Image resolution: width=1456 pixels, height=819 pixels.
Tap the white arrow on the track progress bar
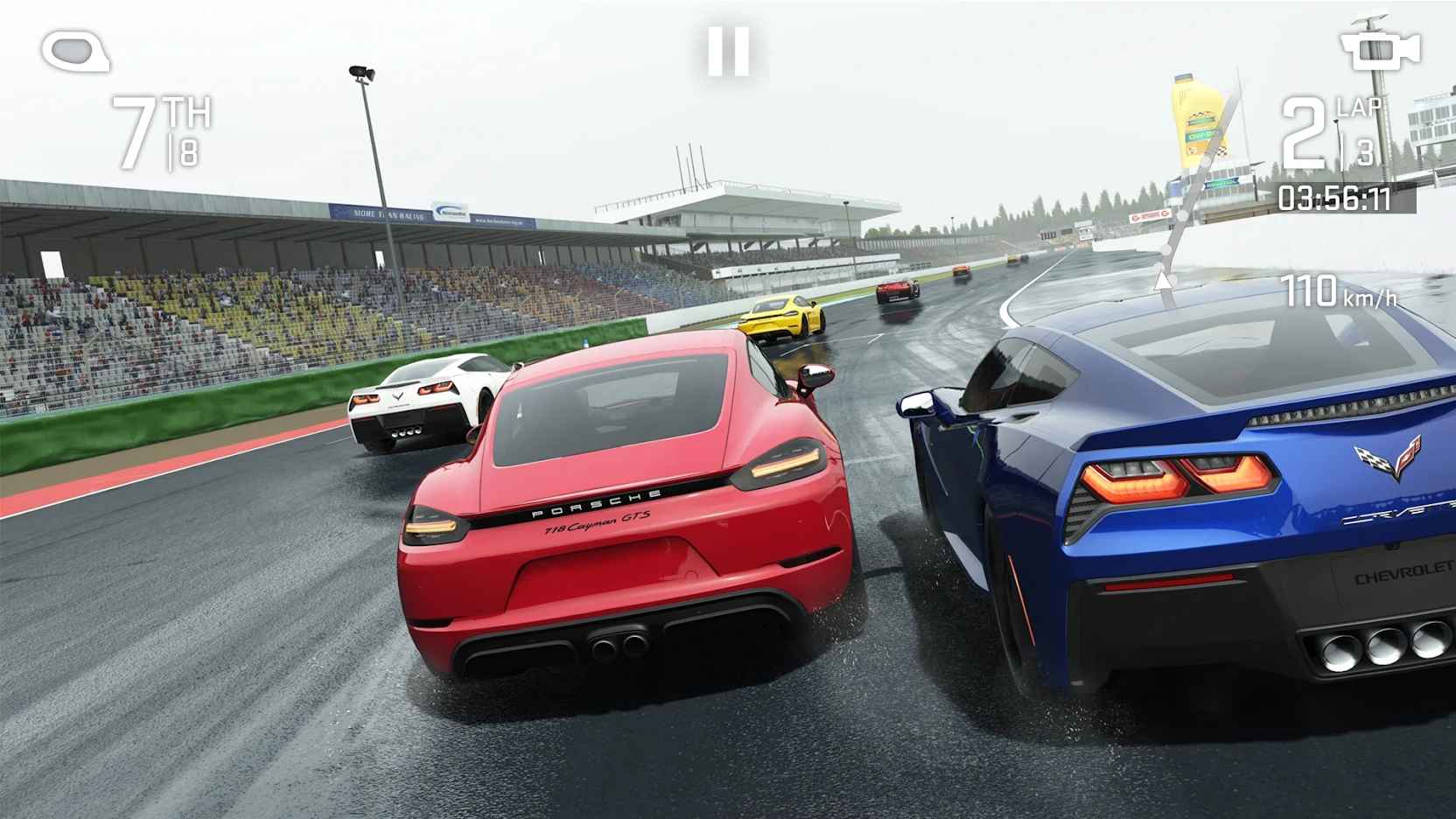tap(1164, 280)
